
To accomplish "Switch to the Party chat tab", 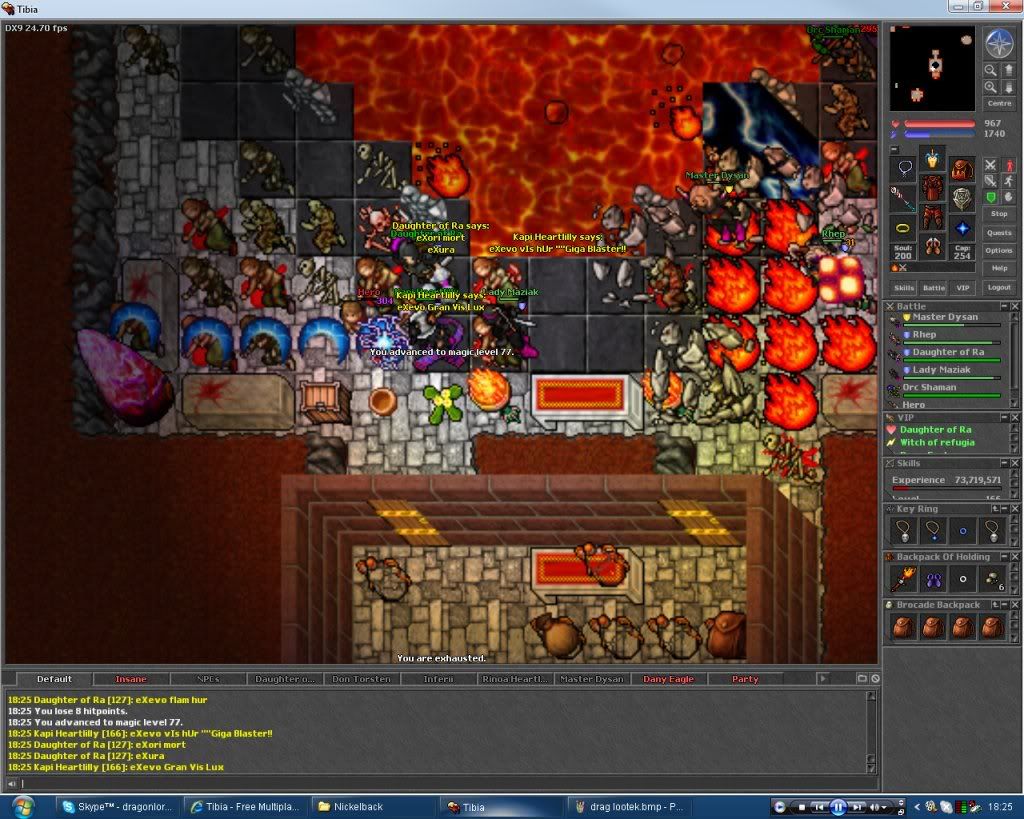I will pos(745,679).
